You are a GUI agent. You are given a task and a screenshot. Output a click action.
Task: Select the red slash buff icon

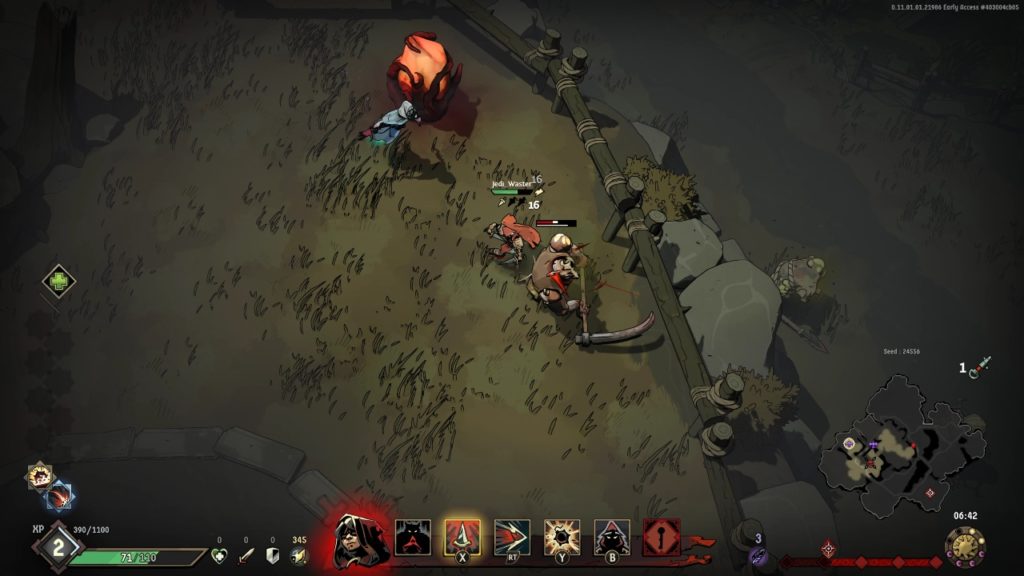click(59, 495)
